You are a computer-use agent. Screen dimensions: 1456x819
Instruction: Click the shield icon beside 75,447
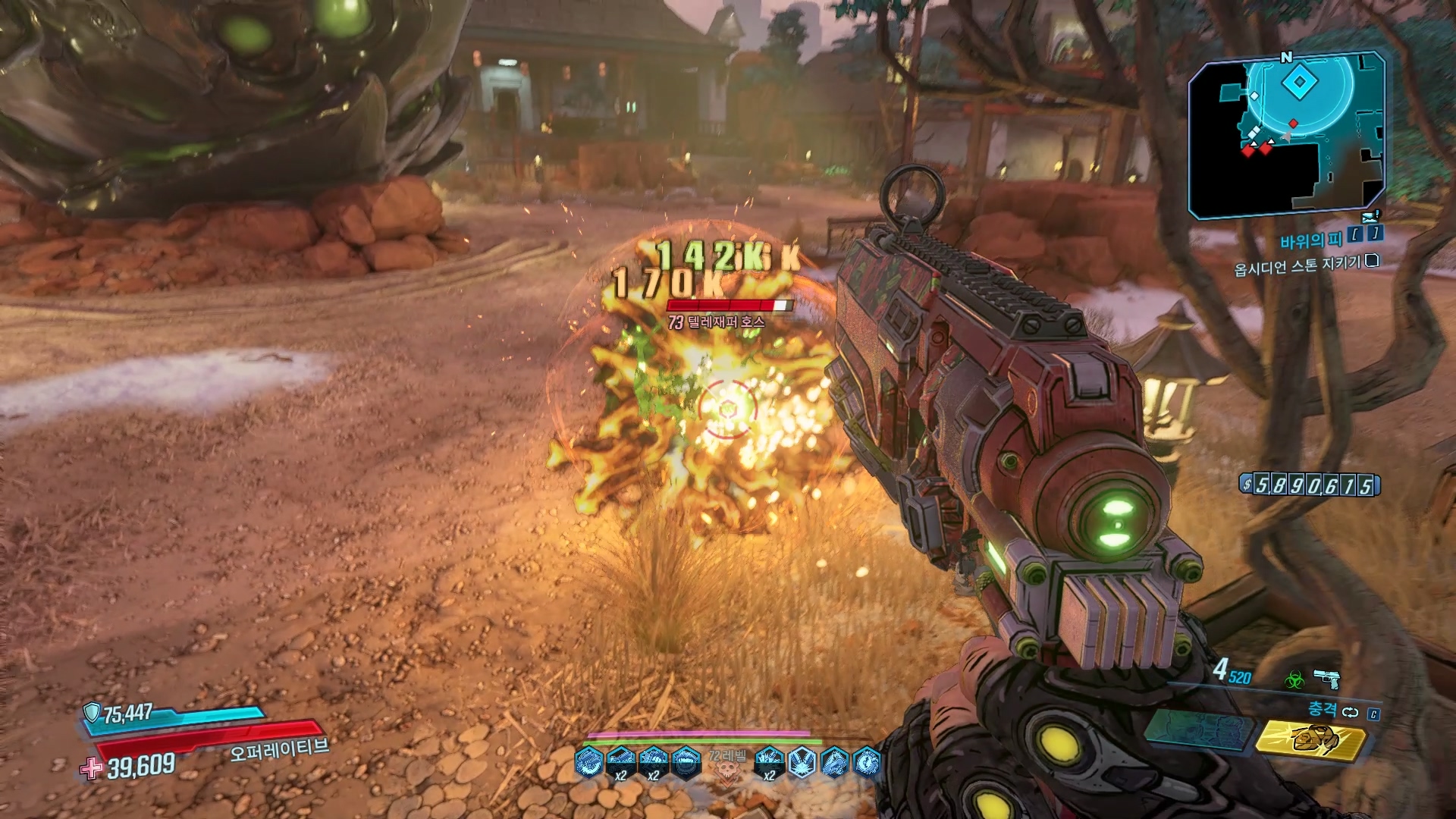[92, 712]
